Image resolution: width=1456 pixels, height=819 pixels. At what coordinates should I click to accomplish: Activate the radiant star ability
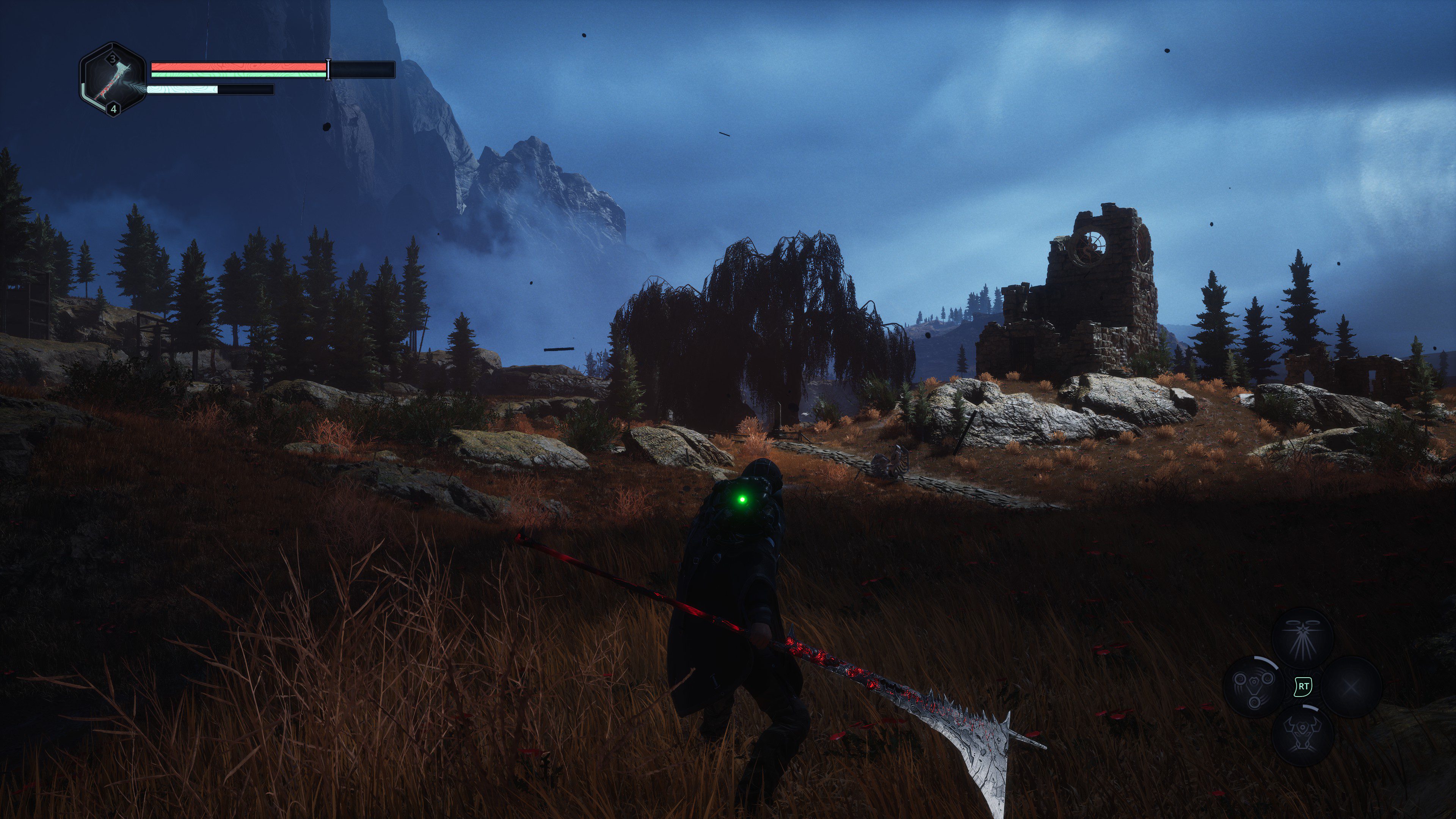pos(1302,637)
